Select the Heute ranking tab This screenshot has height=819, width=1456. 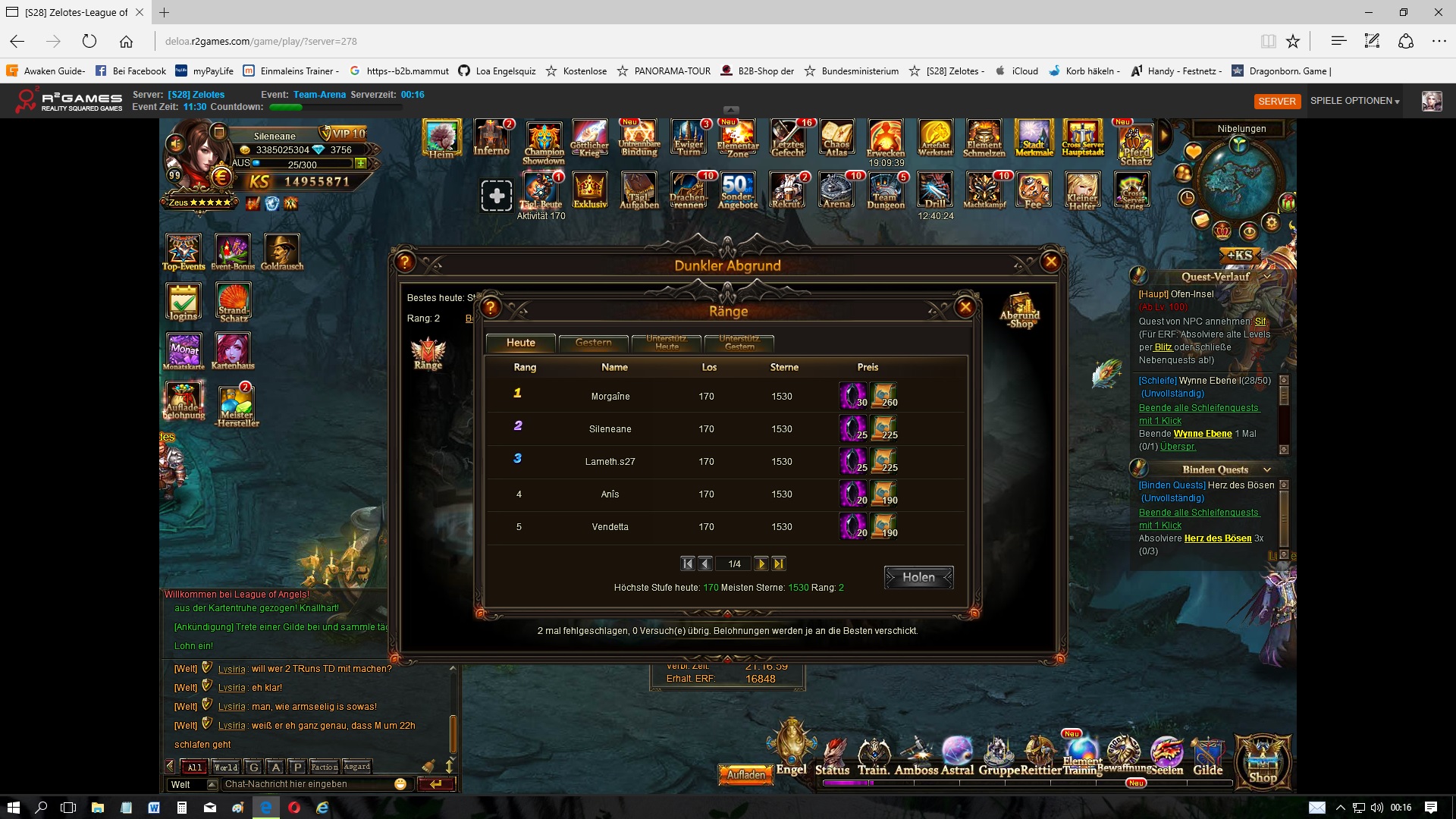520,343
